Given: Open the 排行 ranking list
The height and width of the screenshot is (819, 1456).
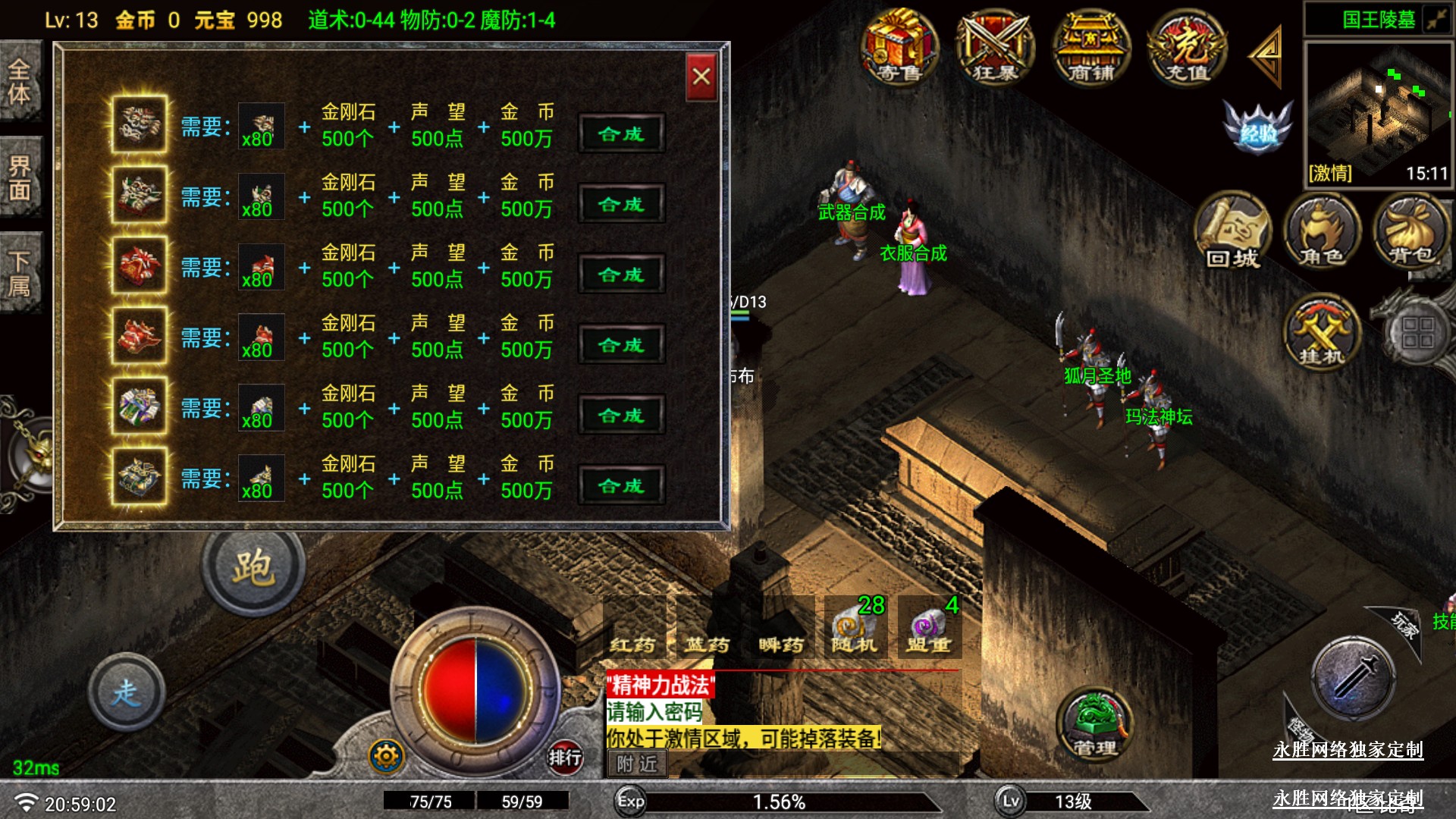Looking at the screenshot, I should pos(565,756).
